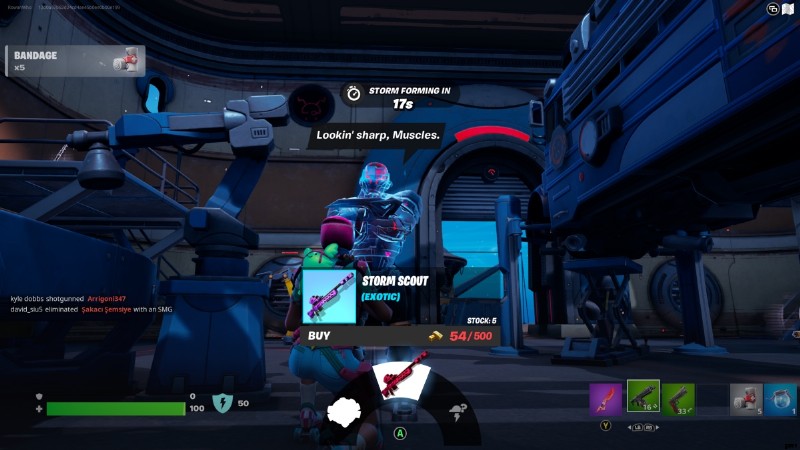
Task: Click the Storm Scout item thumbnail
Action: (329, 297)
